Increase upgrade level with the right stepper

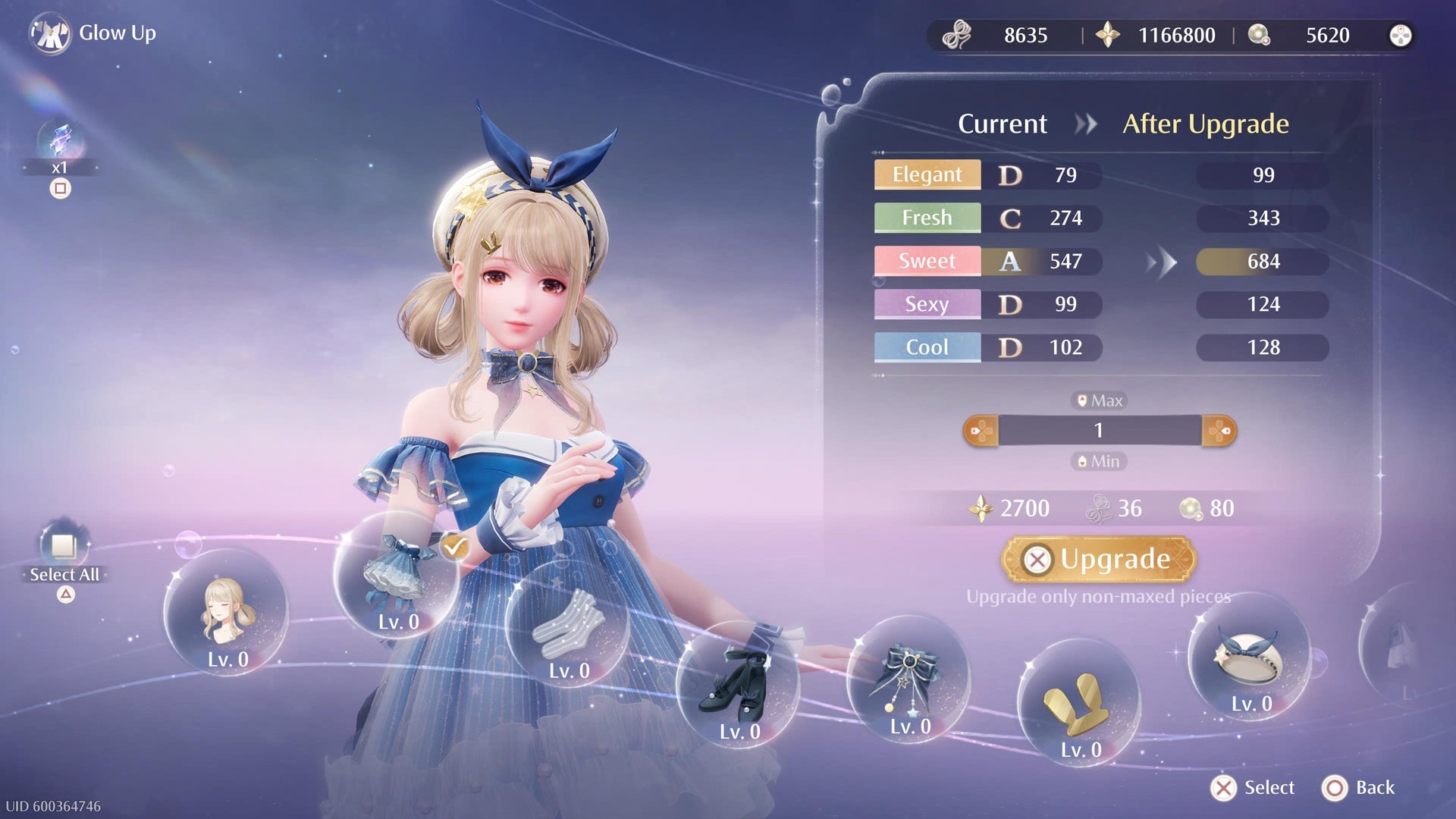(1219, 431)
